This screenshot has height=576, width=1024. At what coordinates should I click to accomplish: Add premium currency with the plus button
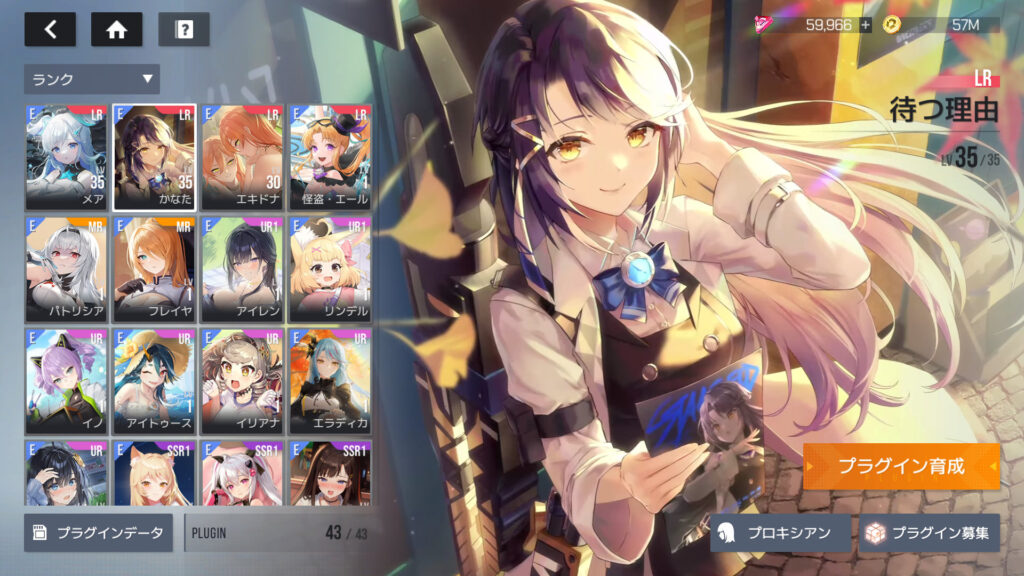pos(866,24)
